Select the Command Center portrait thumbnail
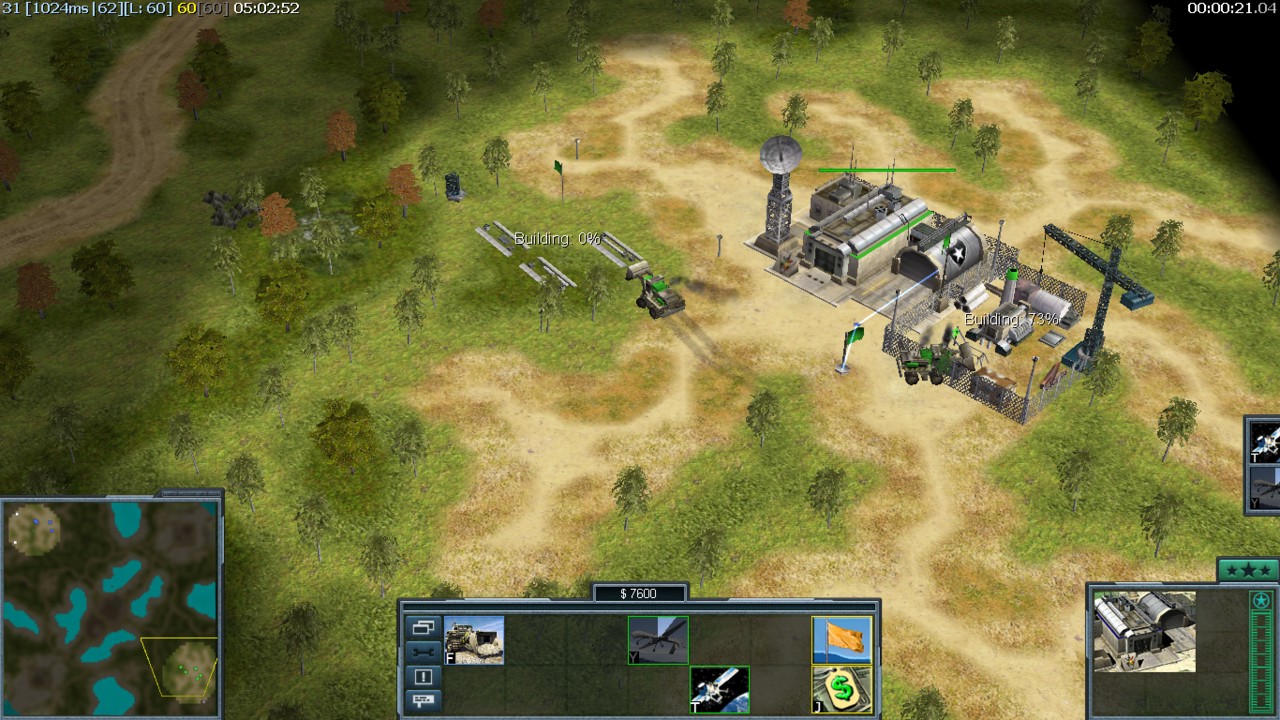The width and height of the screenshot is (1280, 720). tap(1144, 631)
